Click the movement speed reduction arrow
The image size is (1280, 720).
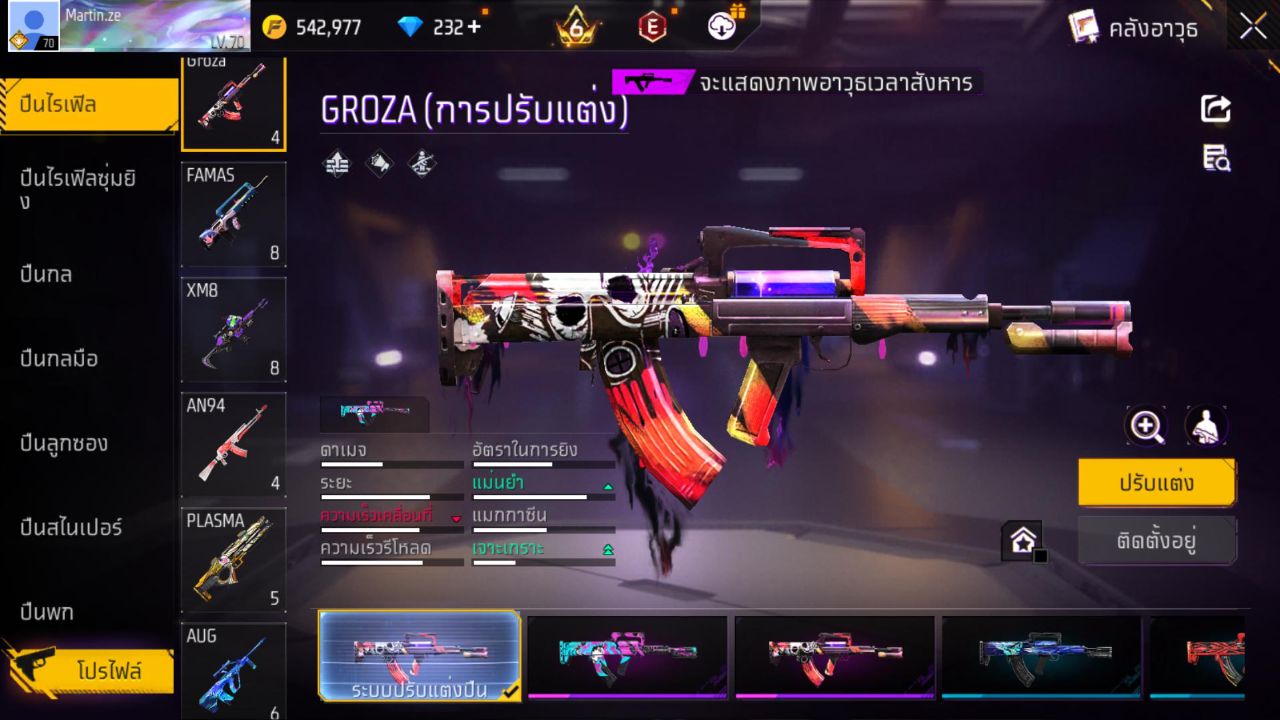[x=456, y=518]
